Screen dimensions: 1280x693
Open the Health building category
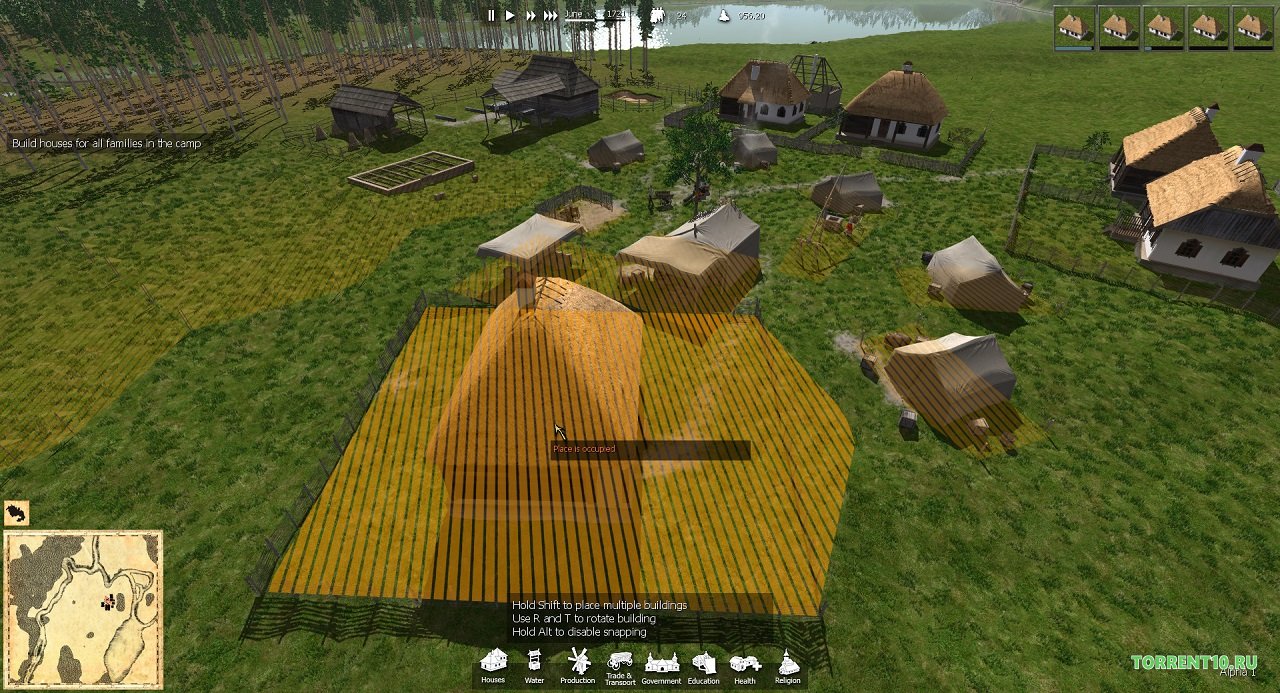point(745,665)
